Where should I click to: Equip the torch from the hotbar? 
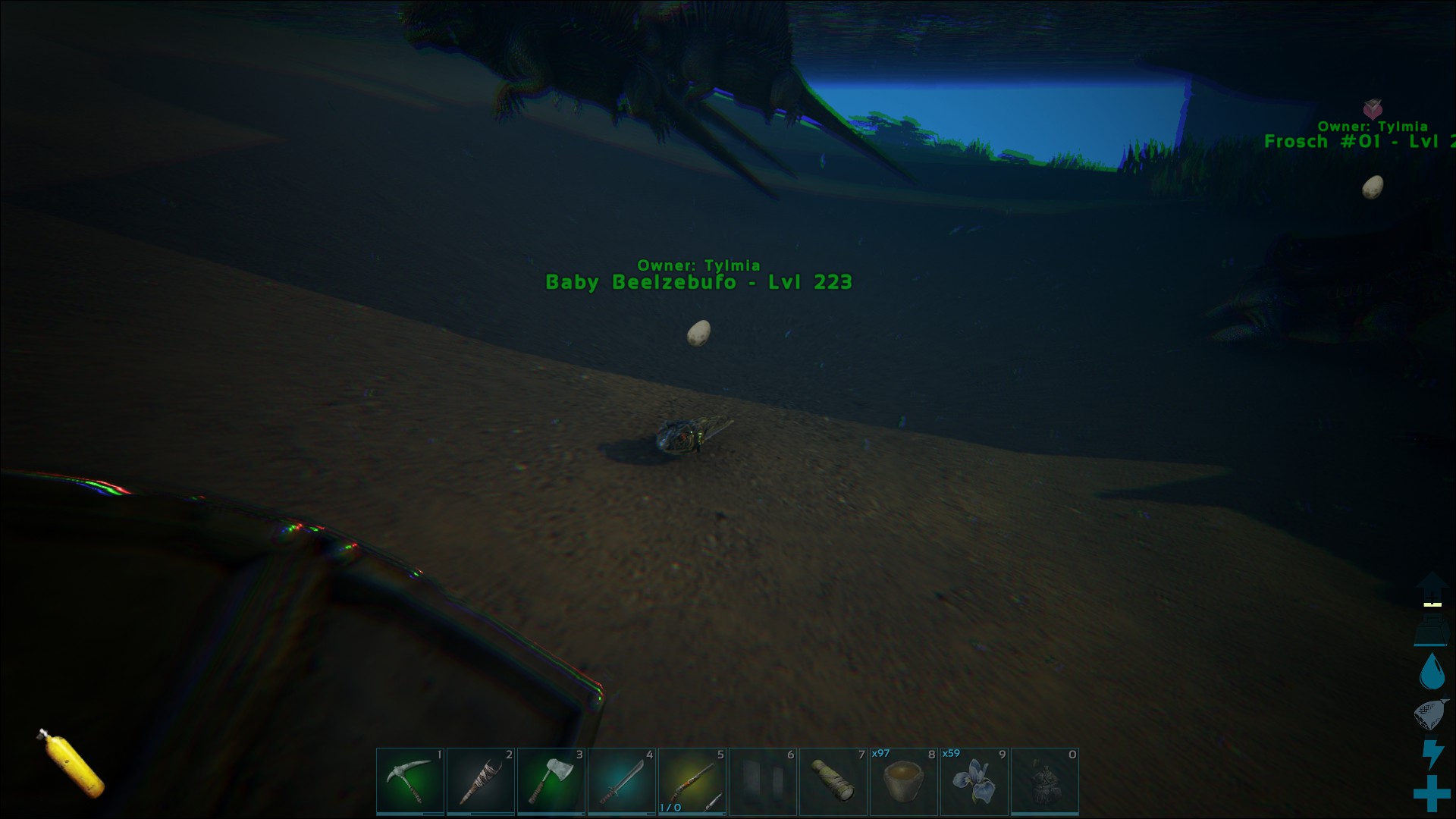pyautogui.click(x=480, y=781)
